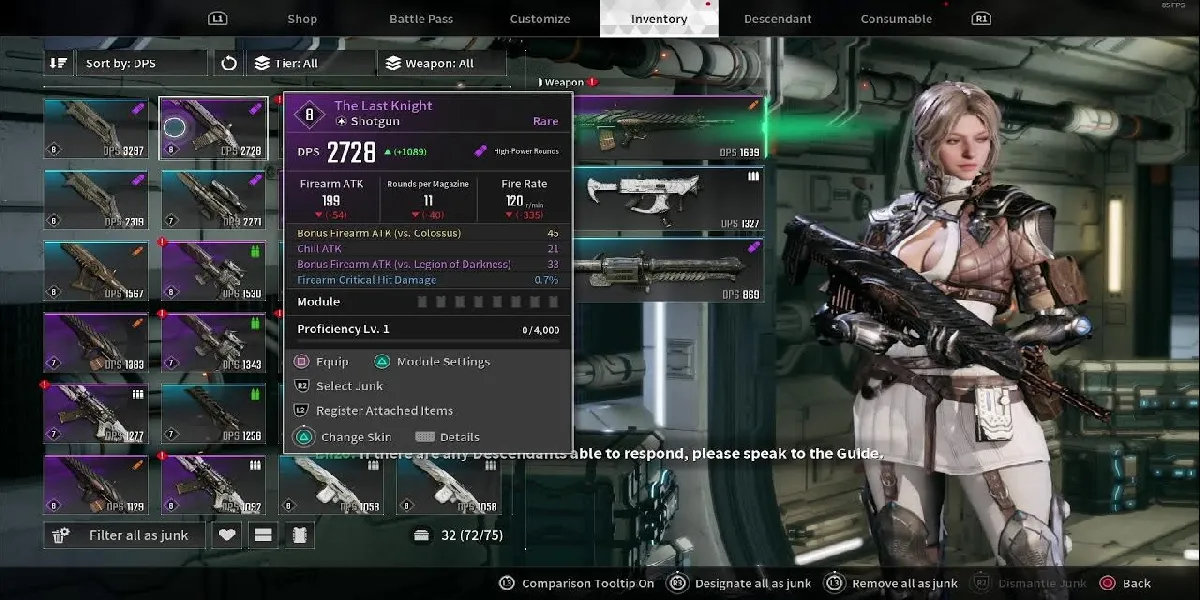This screenshot has width=1200, height=600.
Task: Select the Inventory tab
Action: coord(659,19)
